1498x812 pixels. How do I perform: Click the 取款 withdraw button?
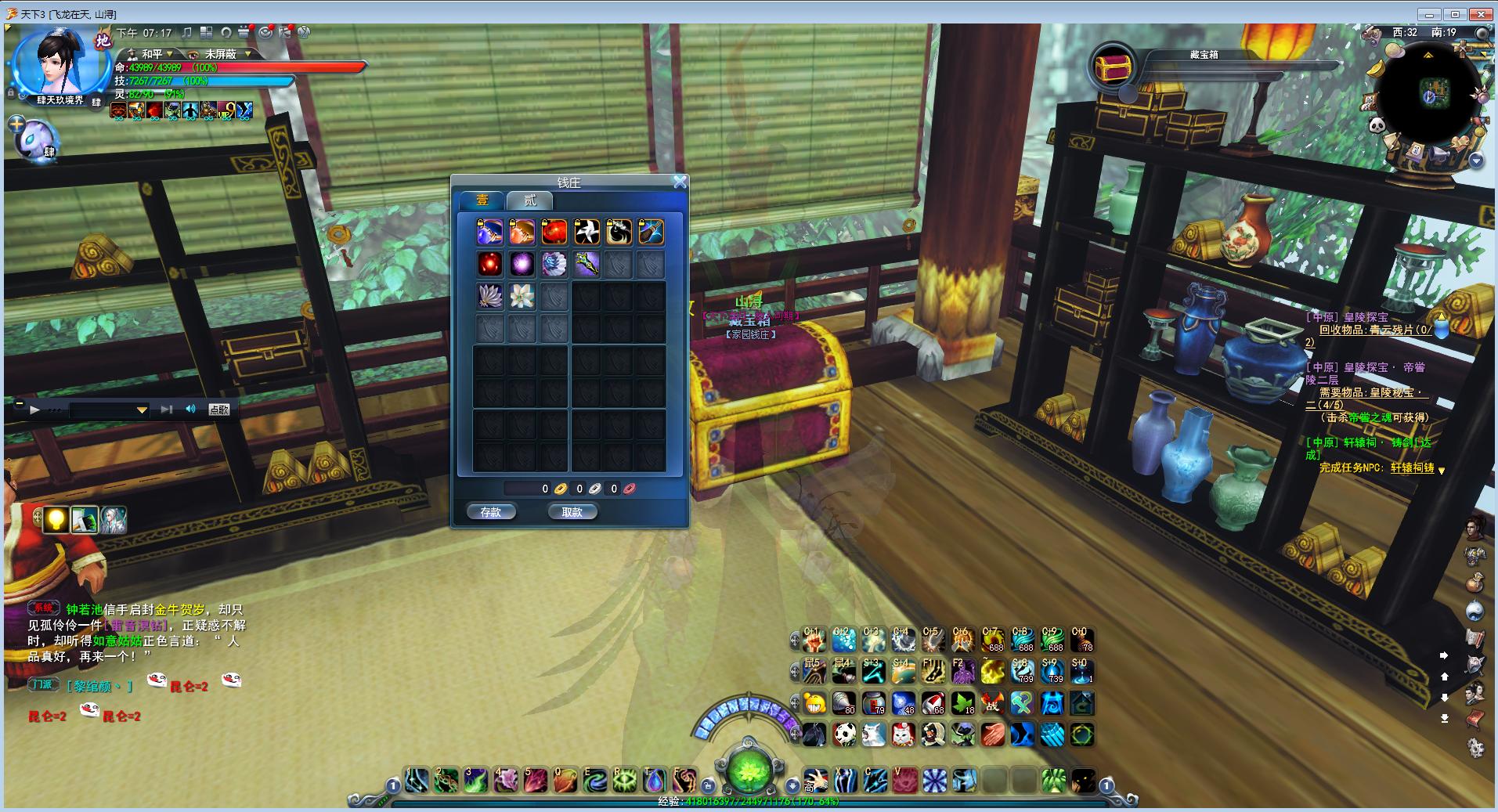(572, 512)
